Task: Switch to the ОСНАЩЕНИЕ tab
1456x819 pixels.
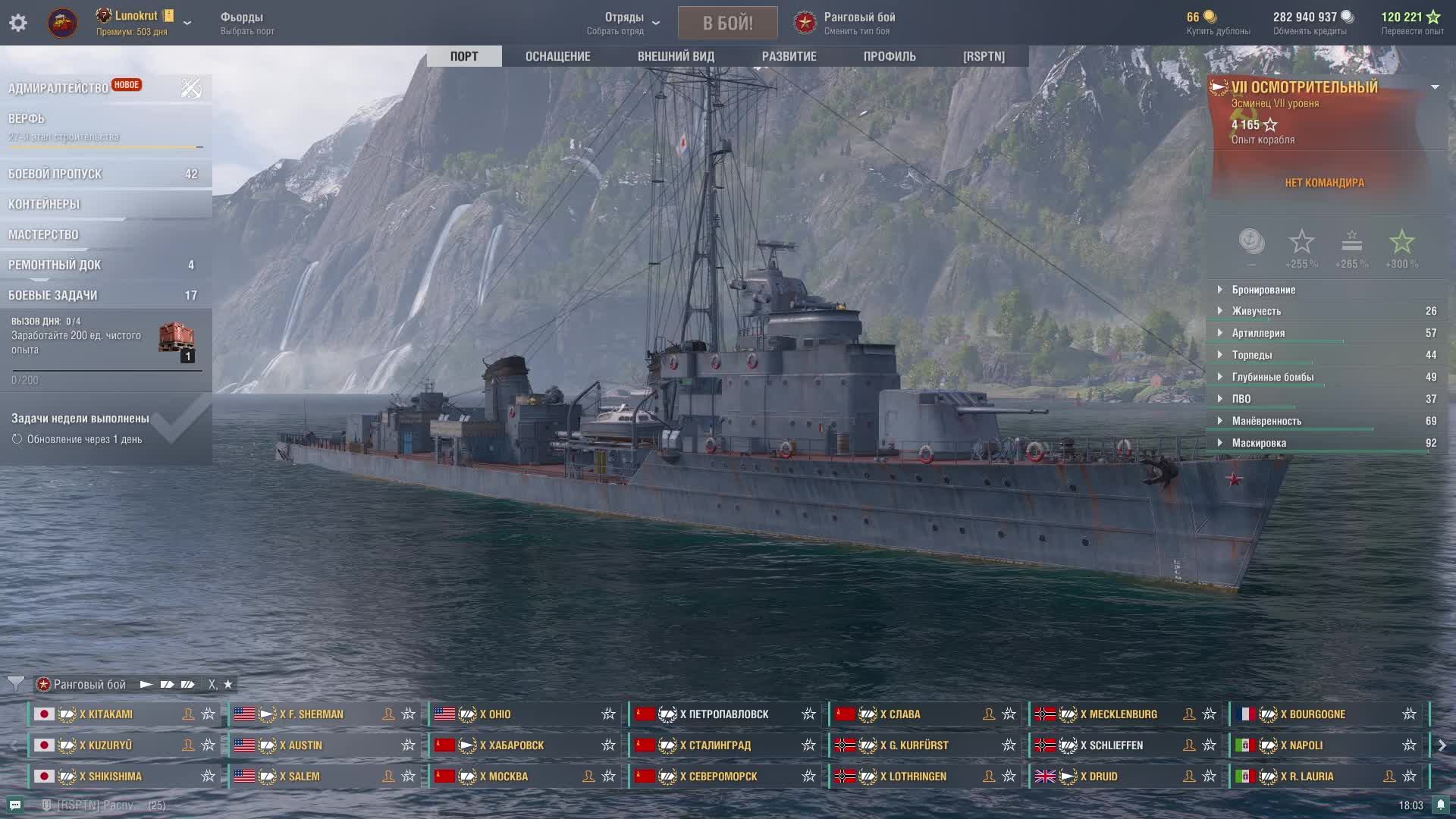Action: pyautogui.click(x=557, y=56)
